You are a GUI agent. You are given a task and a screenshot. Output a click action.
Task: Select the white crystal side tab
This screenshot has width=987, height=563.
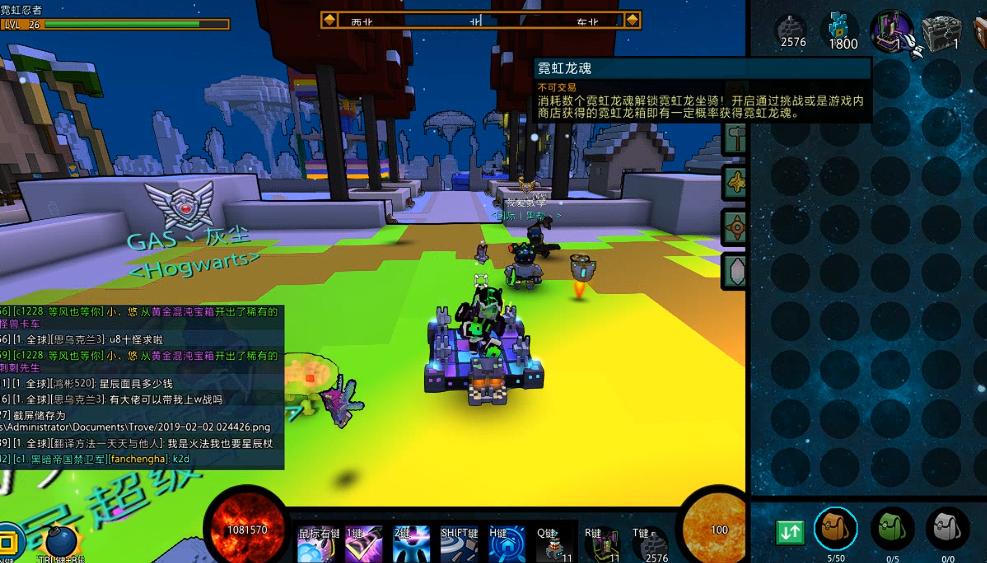pos(736,270)
